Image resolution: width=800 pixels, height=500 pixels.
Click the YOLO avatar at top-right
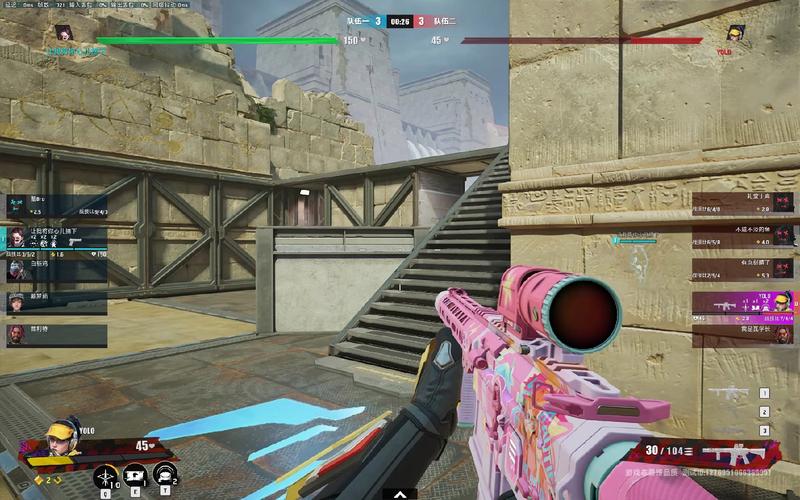(737, 33)
